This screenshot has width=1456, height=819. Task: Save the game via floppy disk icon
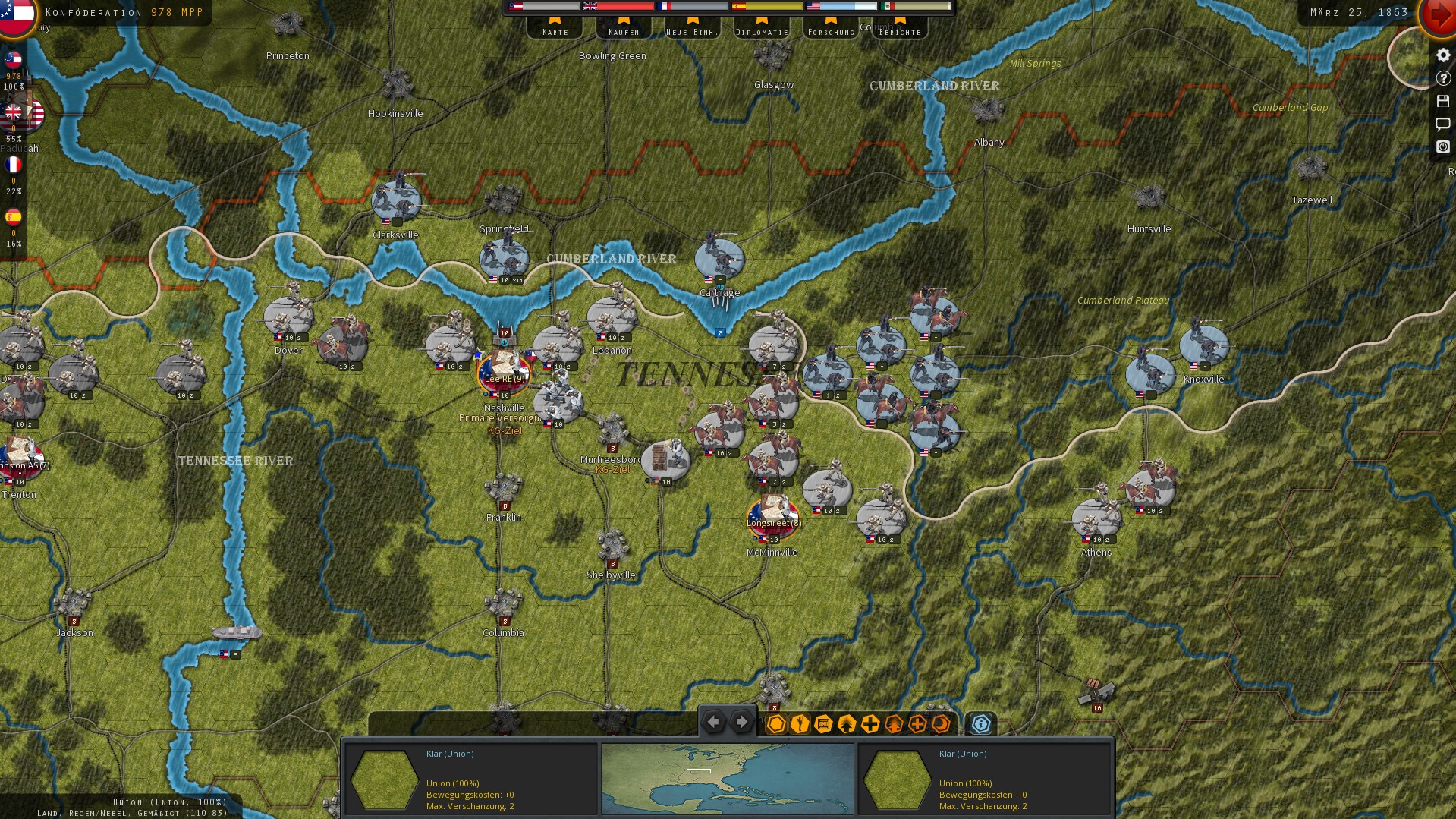coord(1443,102)
